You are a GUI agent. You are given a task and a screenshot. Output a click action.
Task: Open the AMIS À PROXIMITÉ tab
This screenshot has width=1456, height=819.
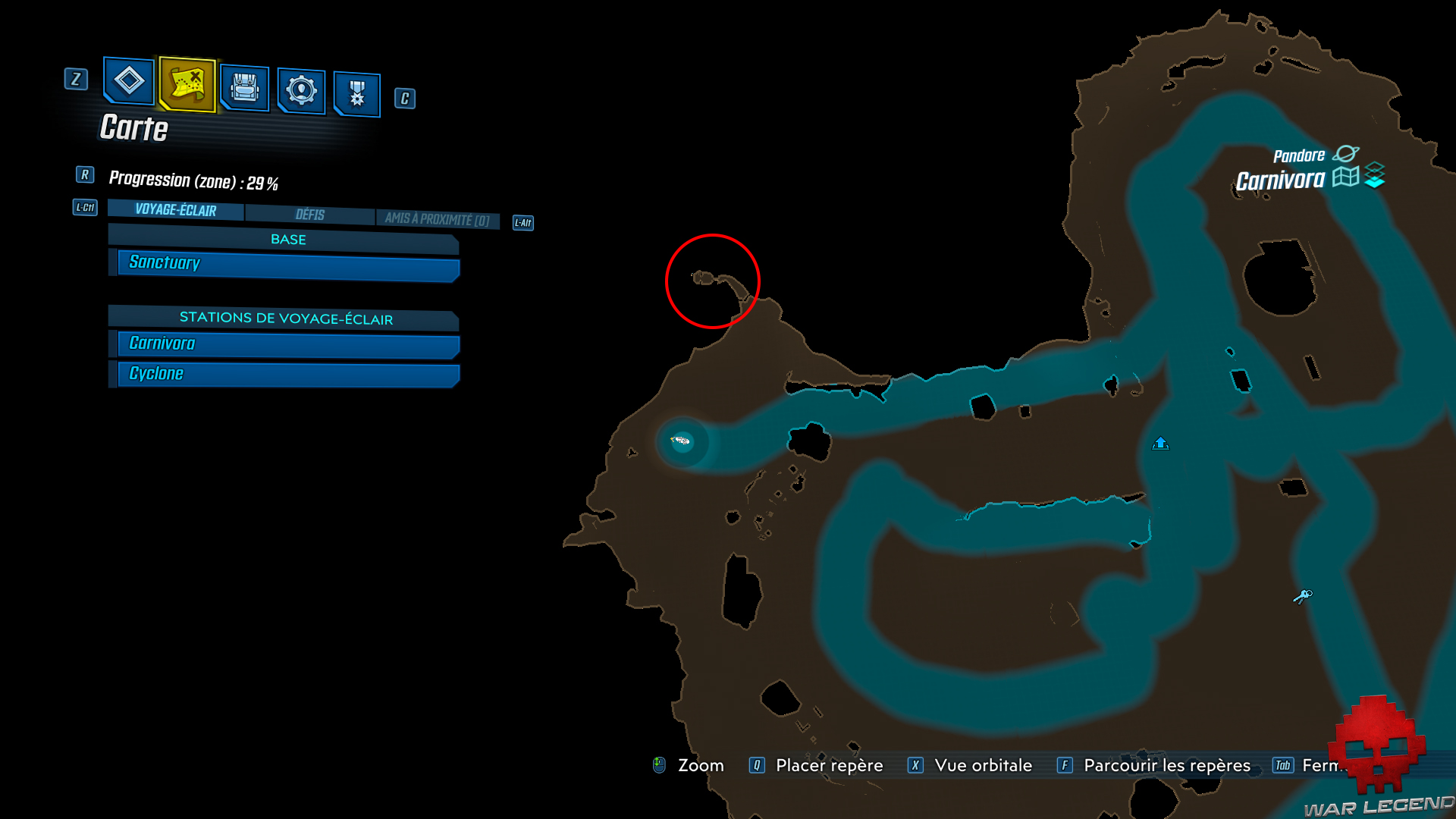(438, 218)
